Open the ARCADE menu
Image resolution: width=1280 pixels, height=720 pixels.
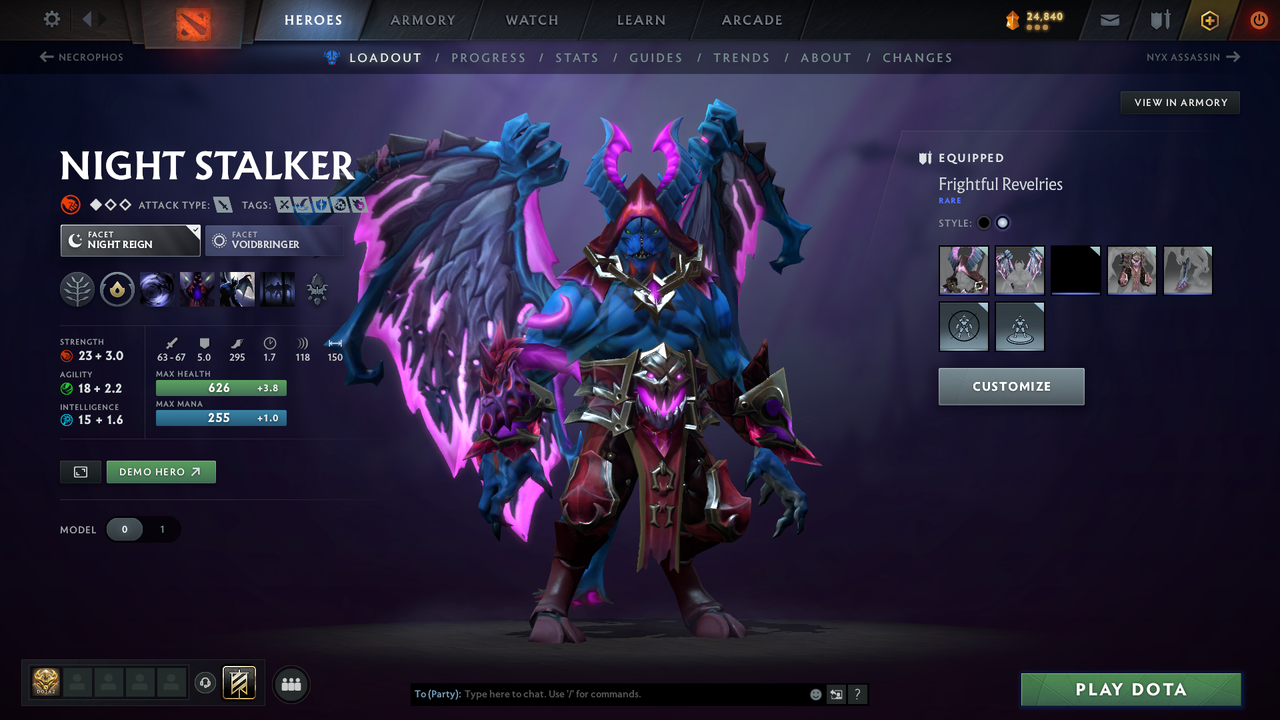751,20
